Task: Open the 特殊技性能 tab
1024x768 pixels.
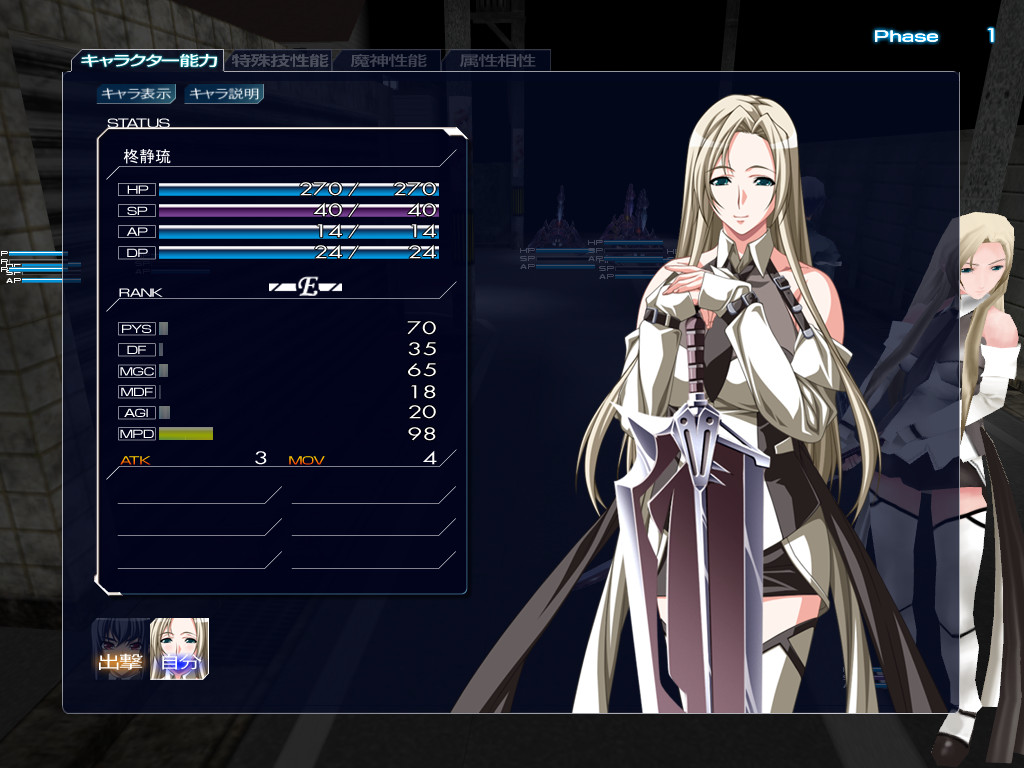Action: (x=279, y=61)
